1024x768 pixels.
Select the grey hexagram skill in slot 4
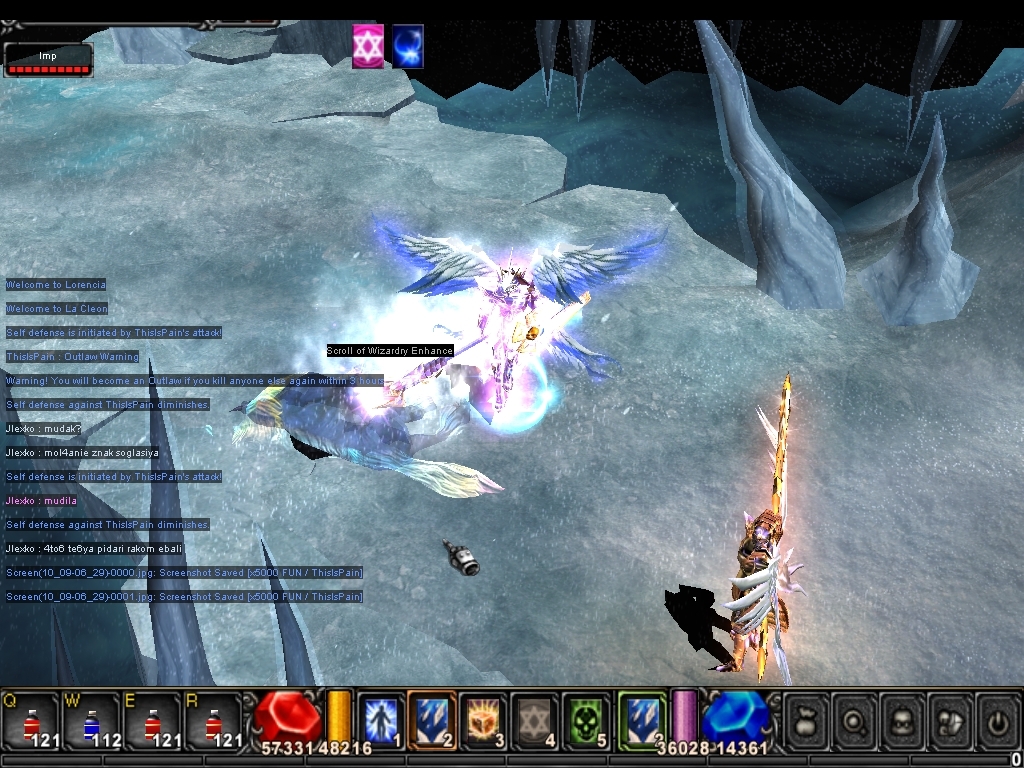[535, 719]
